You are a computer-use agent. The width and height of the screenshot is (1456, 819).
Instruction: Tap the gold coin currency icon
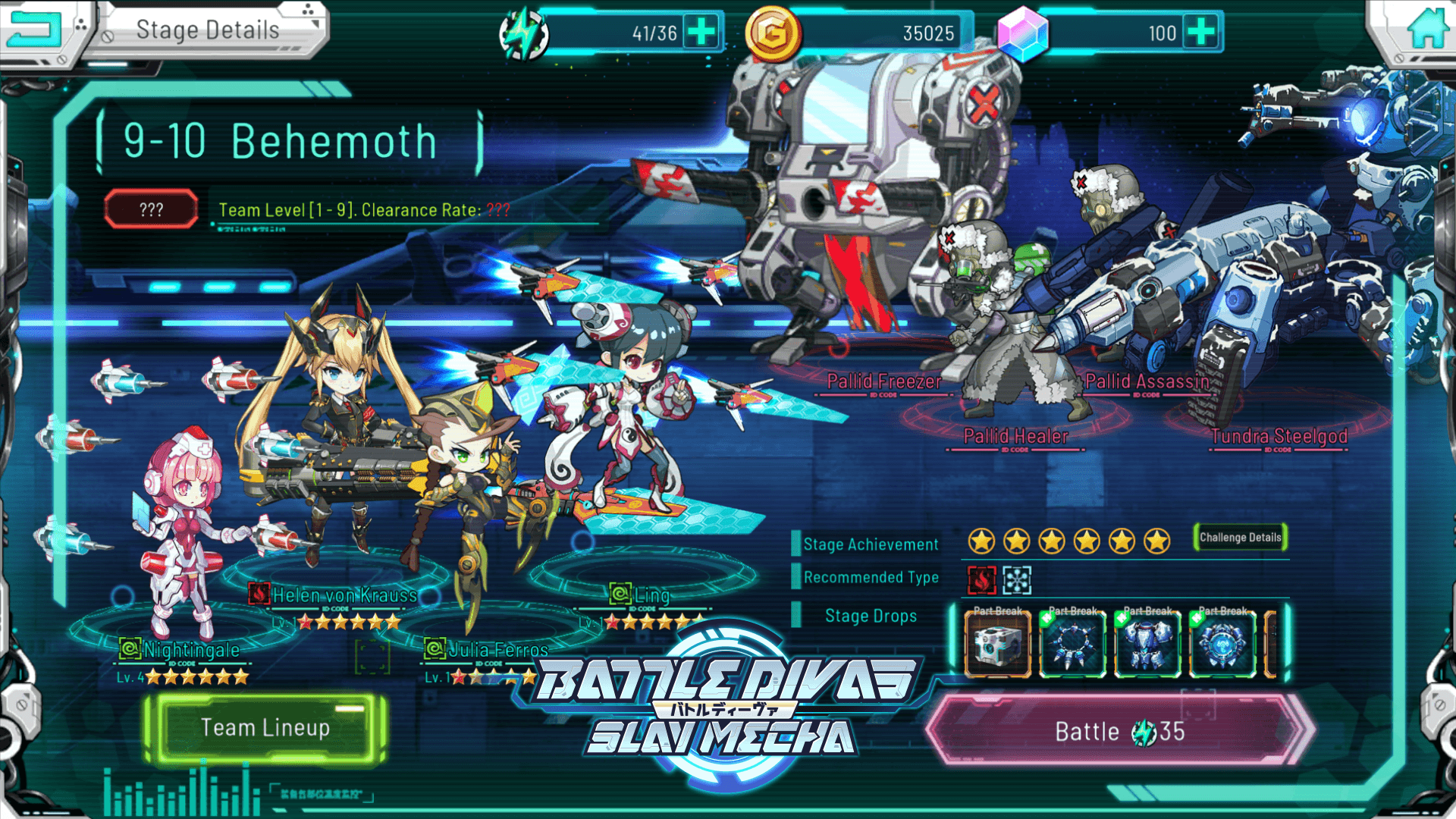click(772, 33)
